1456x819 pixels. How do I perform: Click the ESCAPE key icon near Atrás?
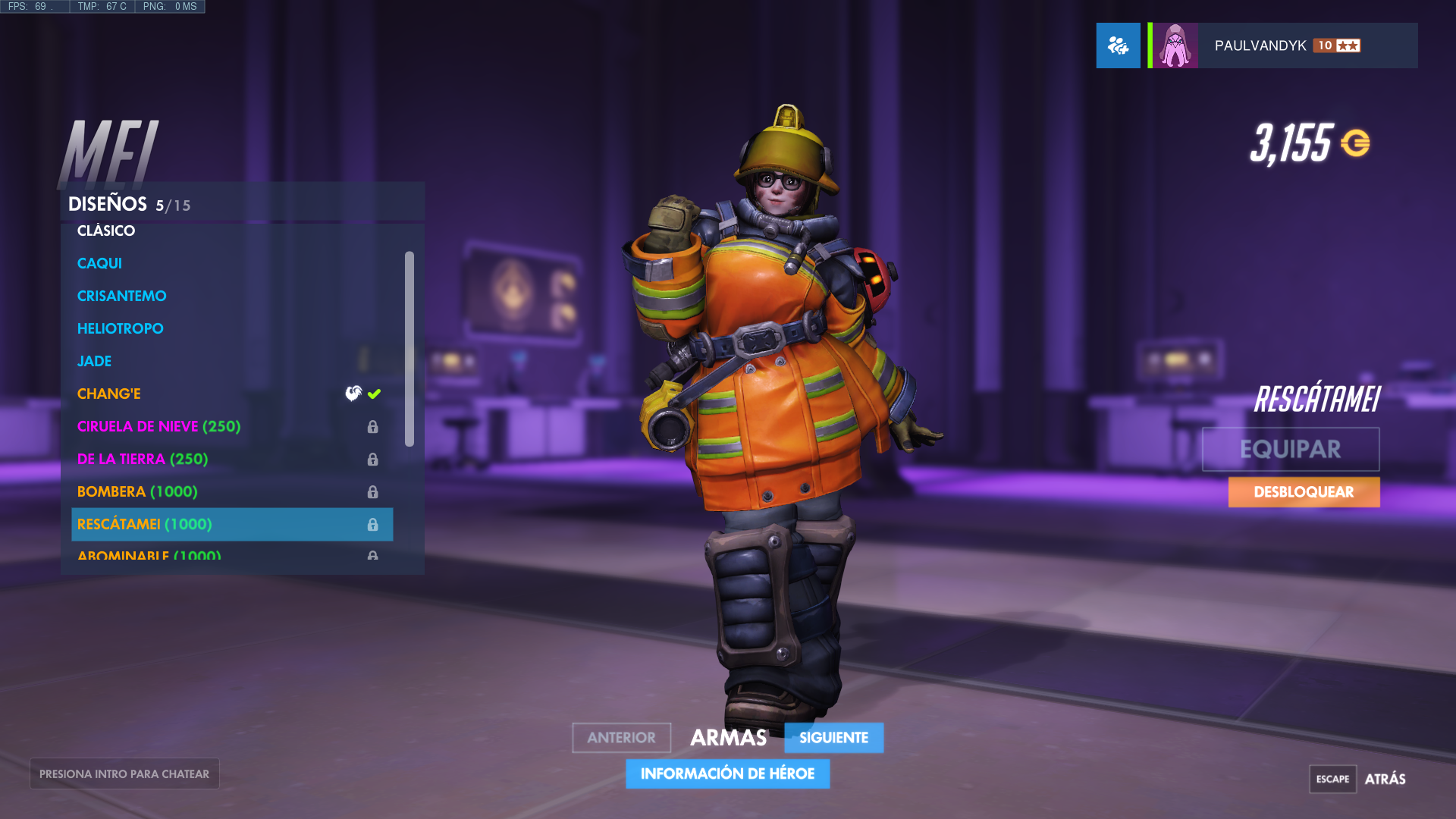1332,779
